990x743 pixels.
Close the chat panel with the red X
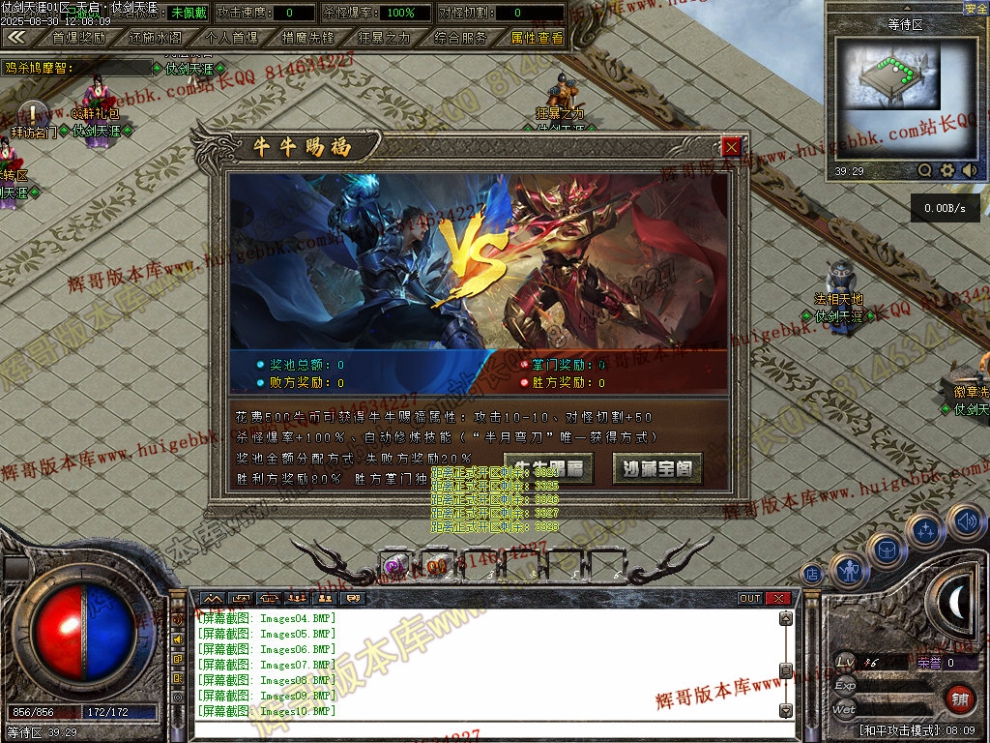click(778, 598)
